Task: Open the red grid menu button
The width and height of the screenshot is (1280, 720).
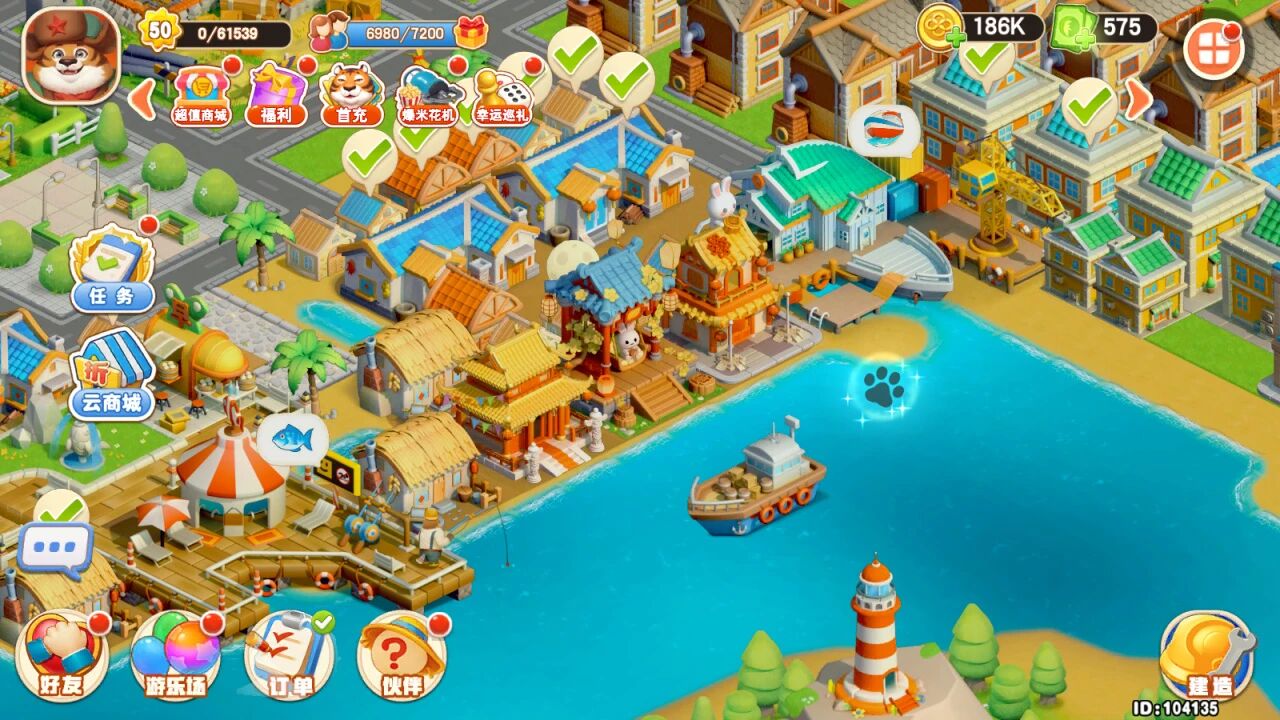Action: pyautogui.click(x=1214, y=49)
